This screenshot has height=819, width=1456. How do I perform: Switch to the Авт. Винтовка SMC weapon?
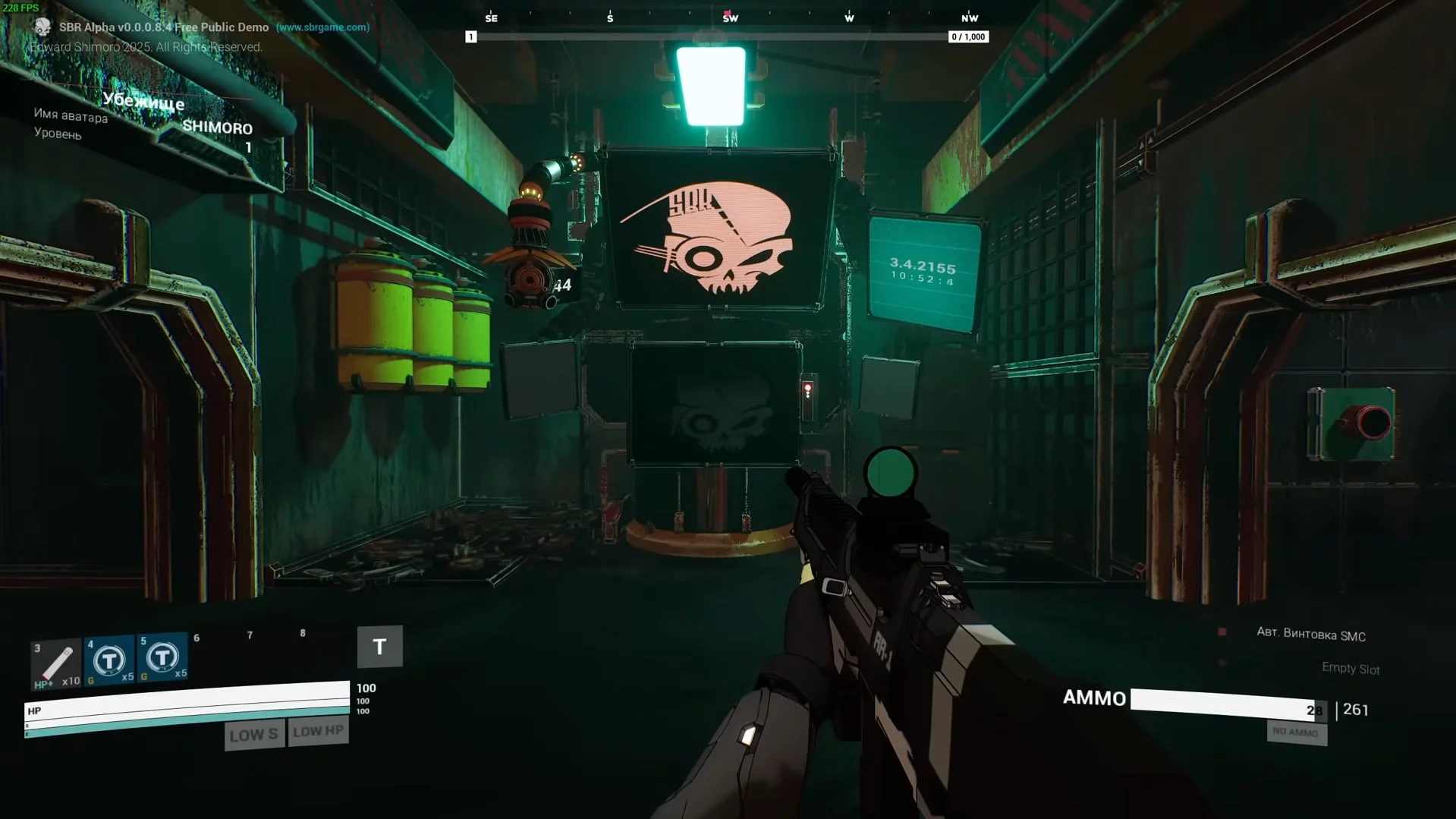click(1310, 635)
